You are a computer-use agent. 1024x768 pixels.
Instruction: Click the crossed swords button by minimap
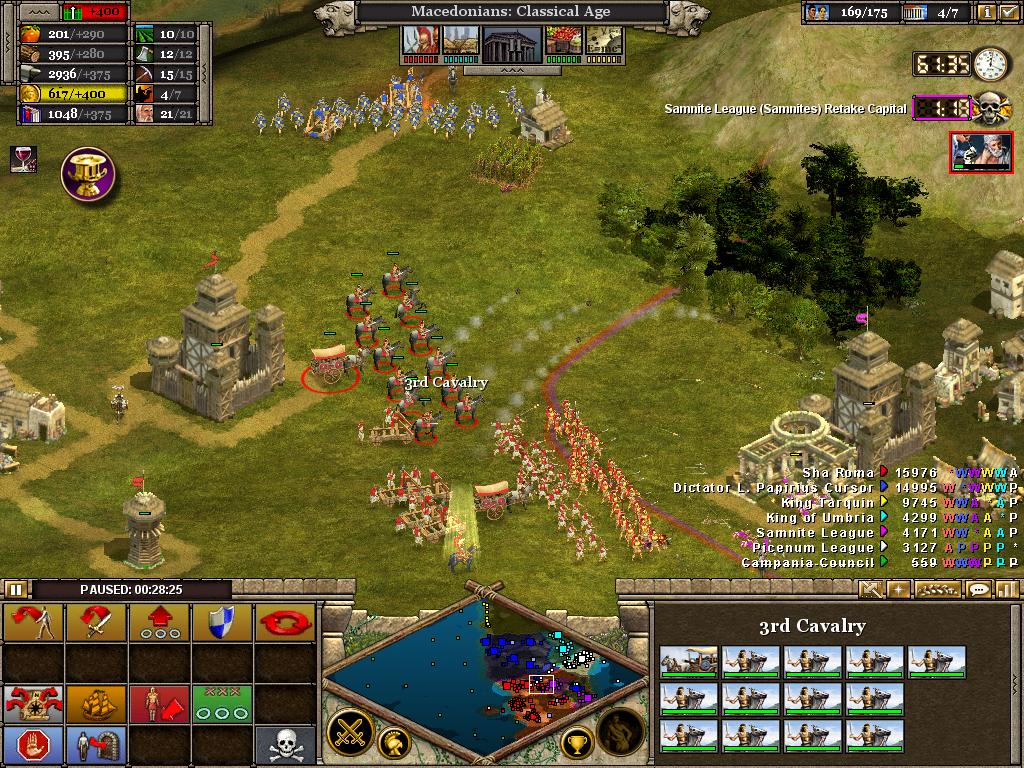click(351, 732)
